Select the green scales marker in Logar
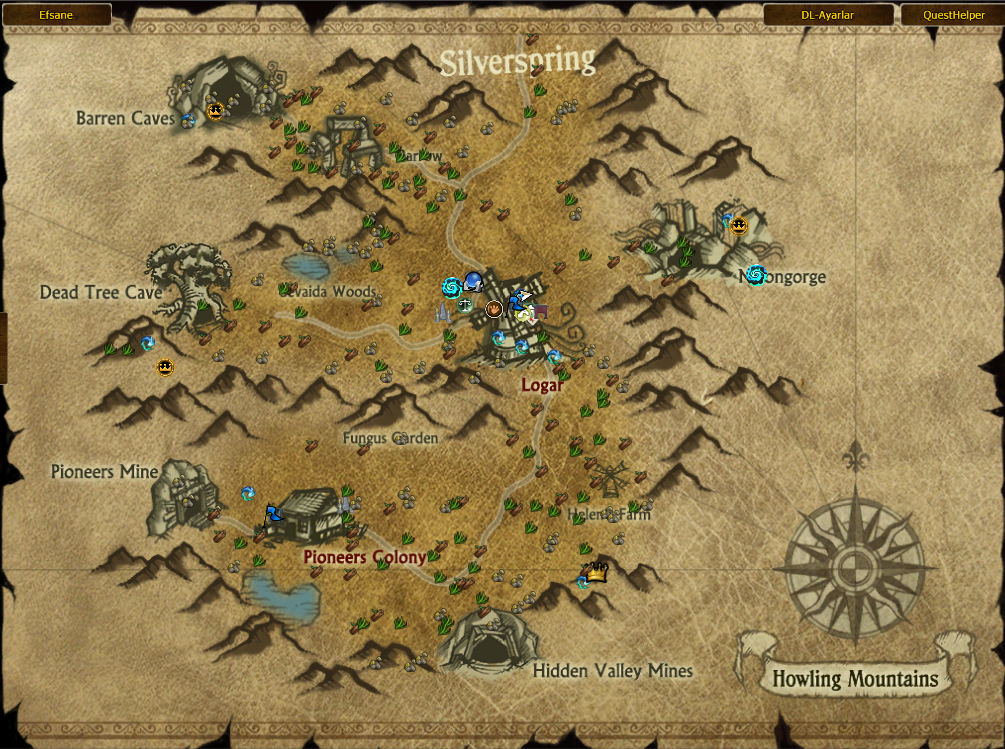The width and height of the screenshot is (1005, 749). (x=465, y=305)
